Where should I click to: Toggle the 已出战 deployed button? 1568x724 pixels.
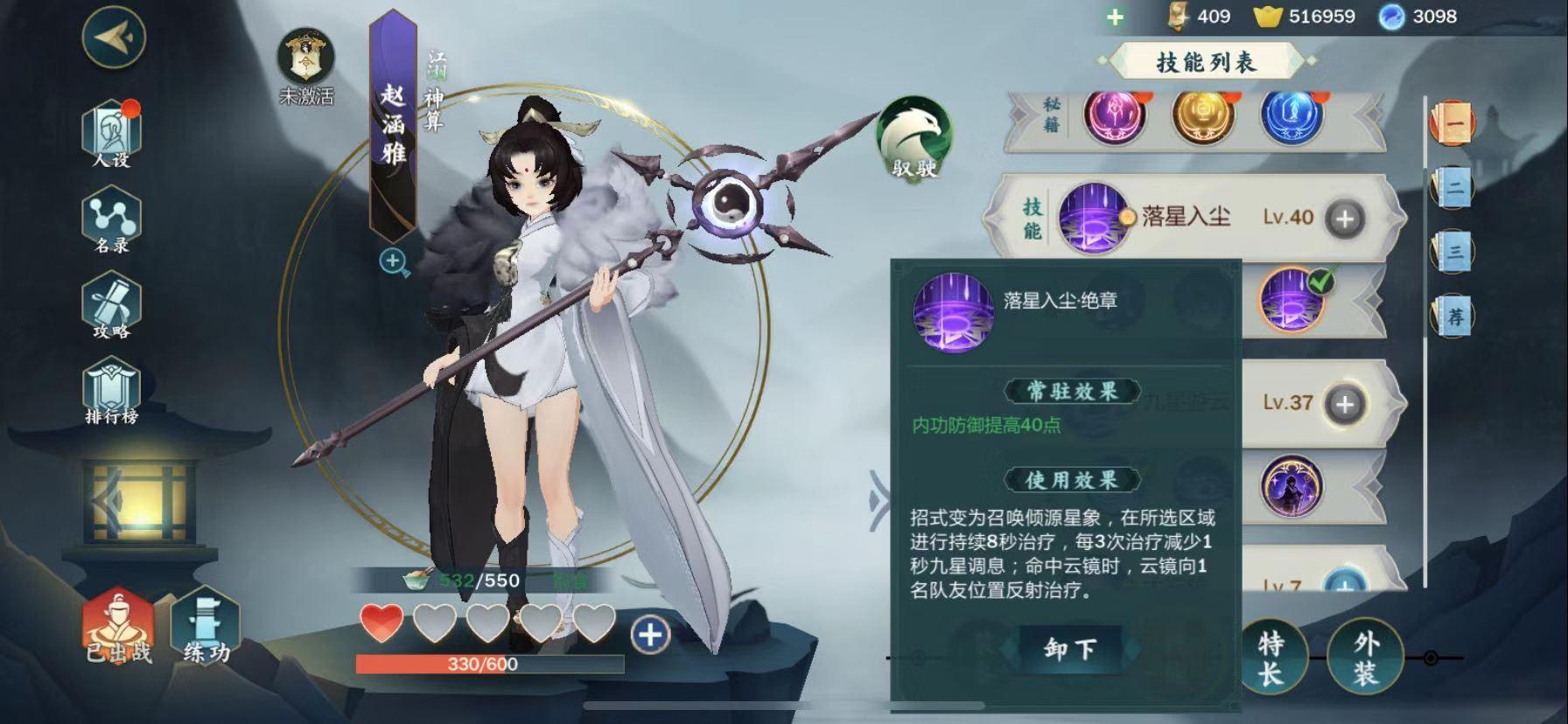[x=118, y=627]
